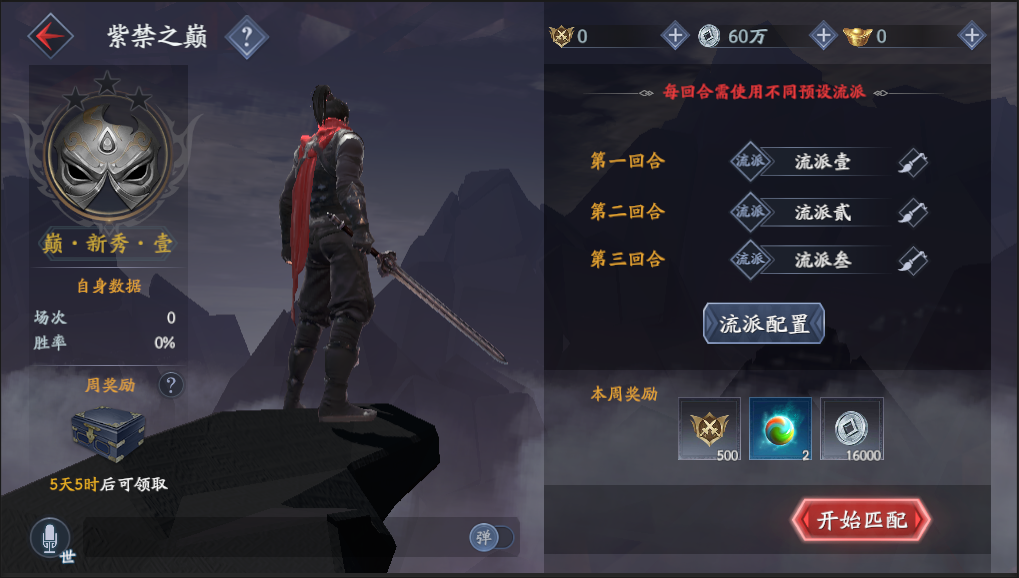This screenshot has width=1019, height=578.
Task: Add gold ingots with the plus button
Action: (971, 36)
